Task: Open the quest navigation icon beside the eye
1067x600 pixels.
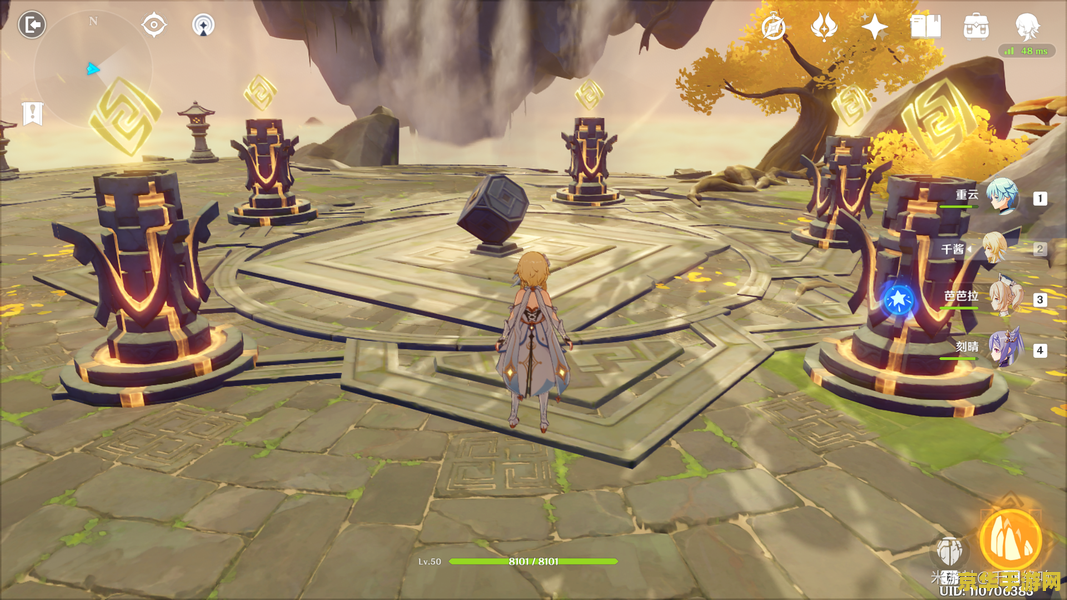Action: coord(203,25)
